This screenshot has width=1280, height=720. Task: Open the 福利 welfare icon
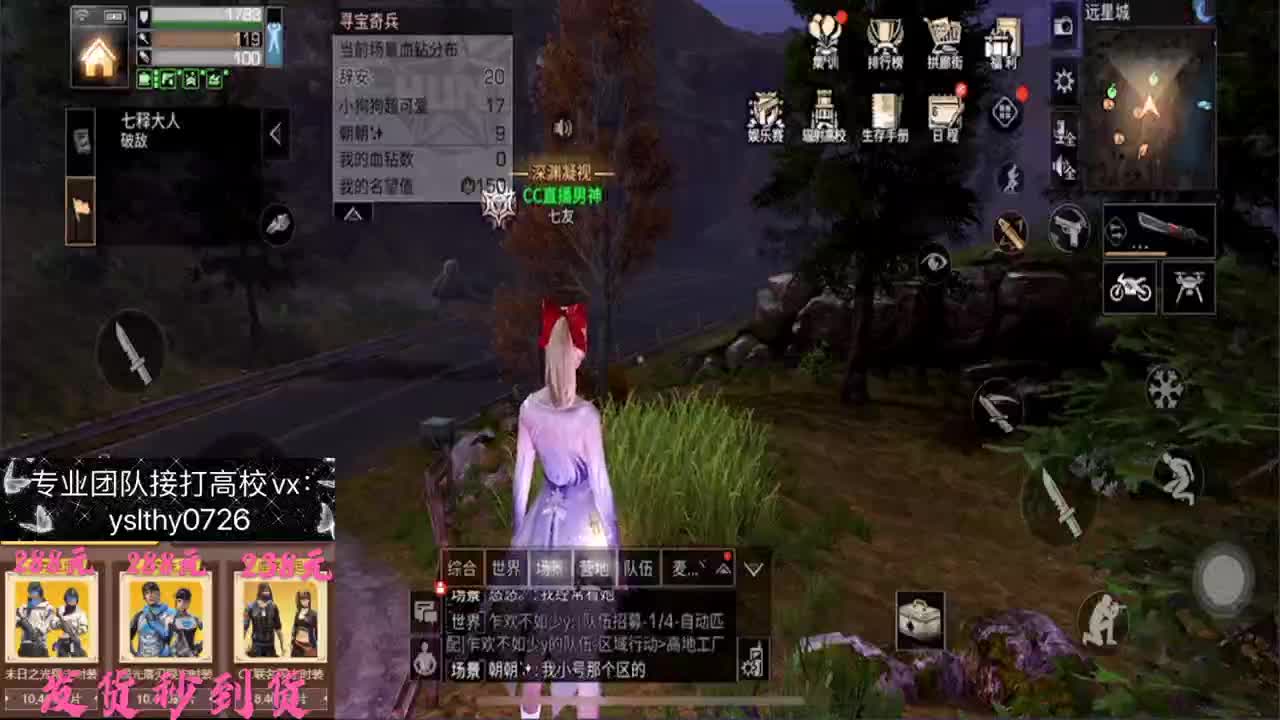(1005, 35)
